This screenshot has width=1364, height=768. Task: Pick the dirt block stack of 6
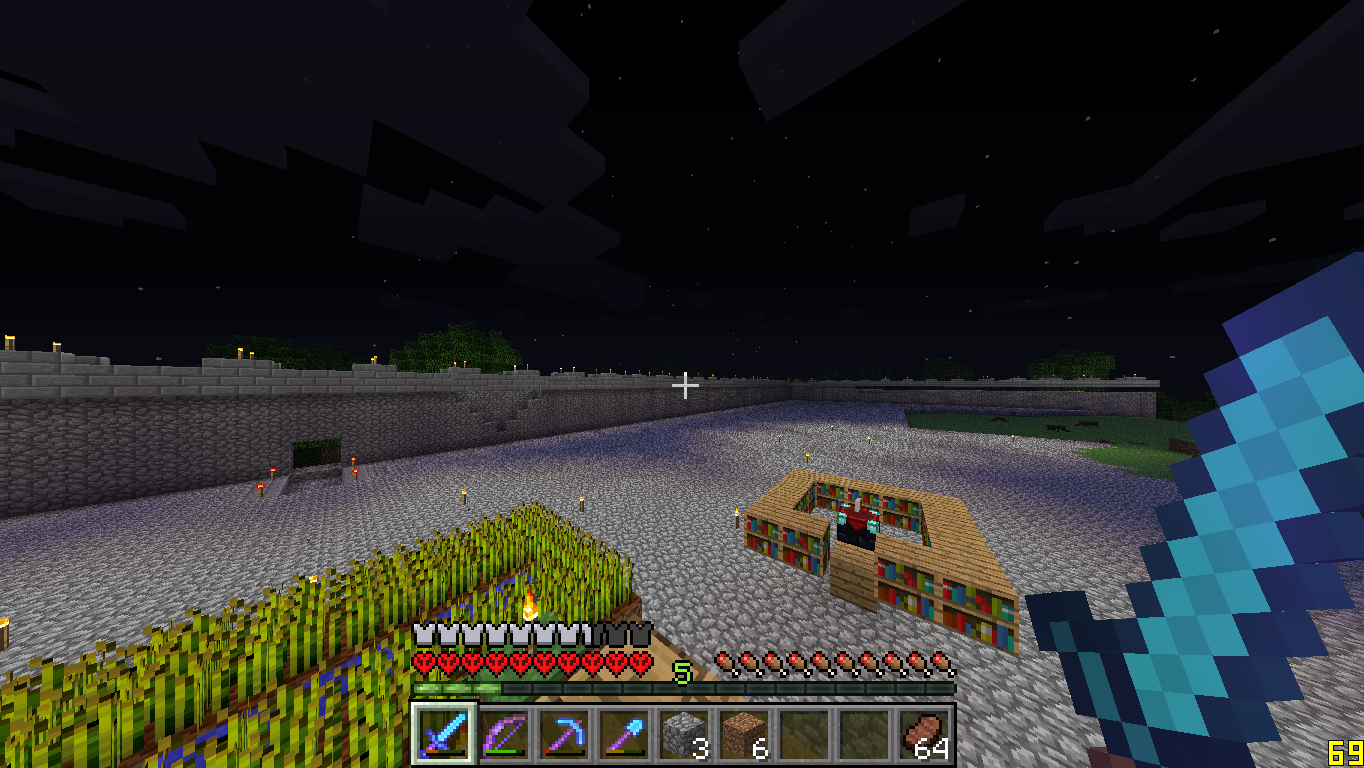743,735
